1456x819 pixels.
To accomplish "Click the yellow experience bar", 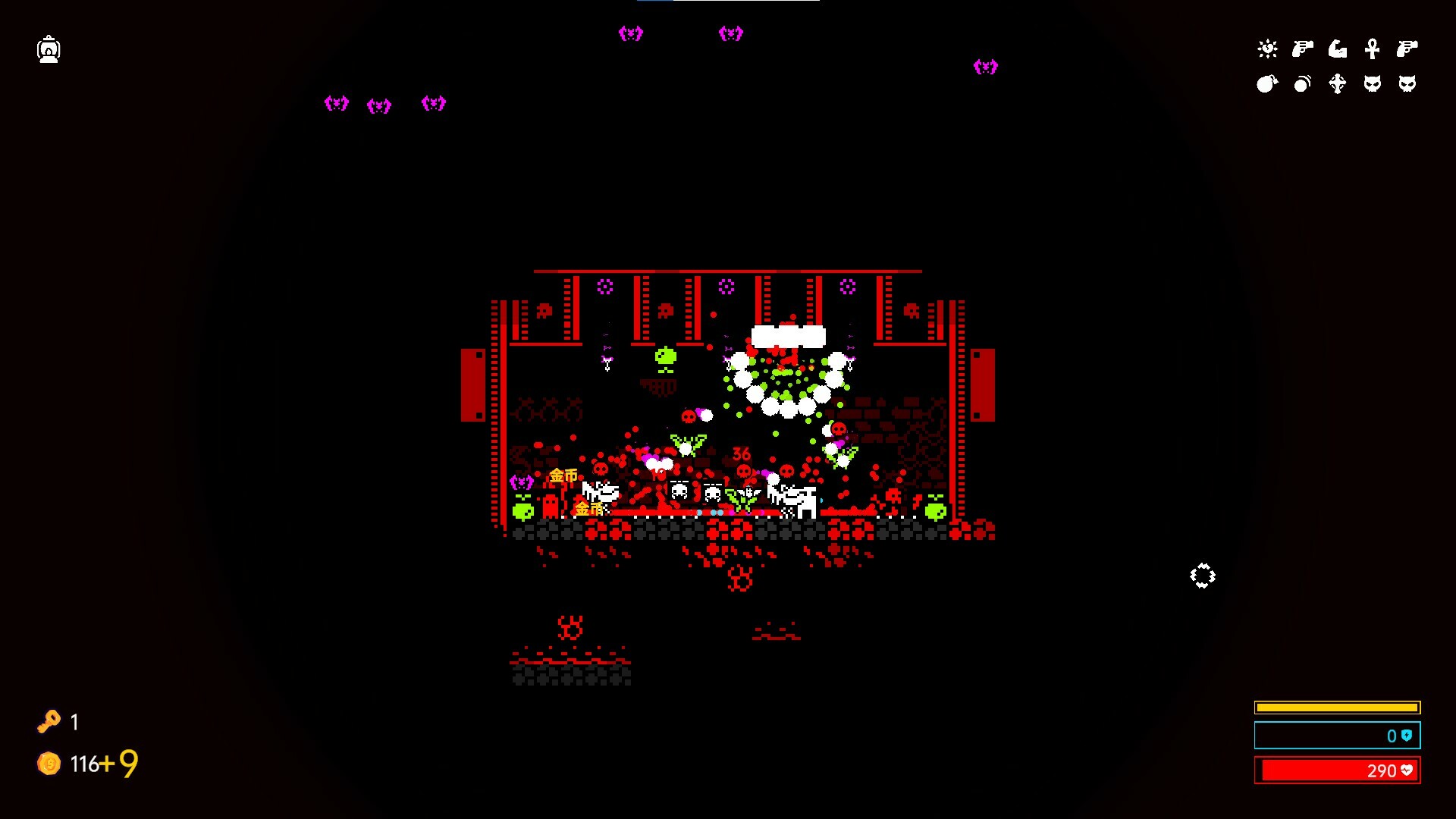I will pyautogui.click(x=1337, y=706).
